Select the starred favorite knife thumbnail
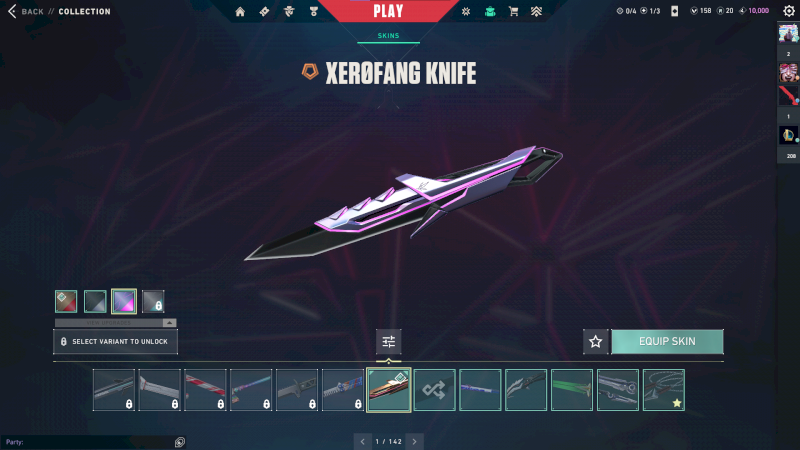Viewport: 800px width, 450px height. point(664,390)
